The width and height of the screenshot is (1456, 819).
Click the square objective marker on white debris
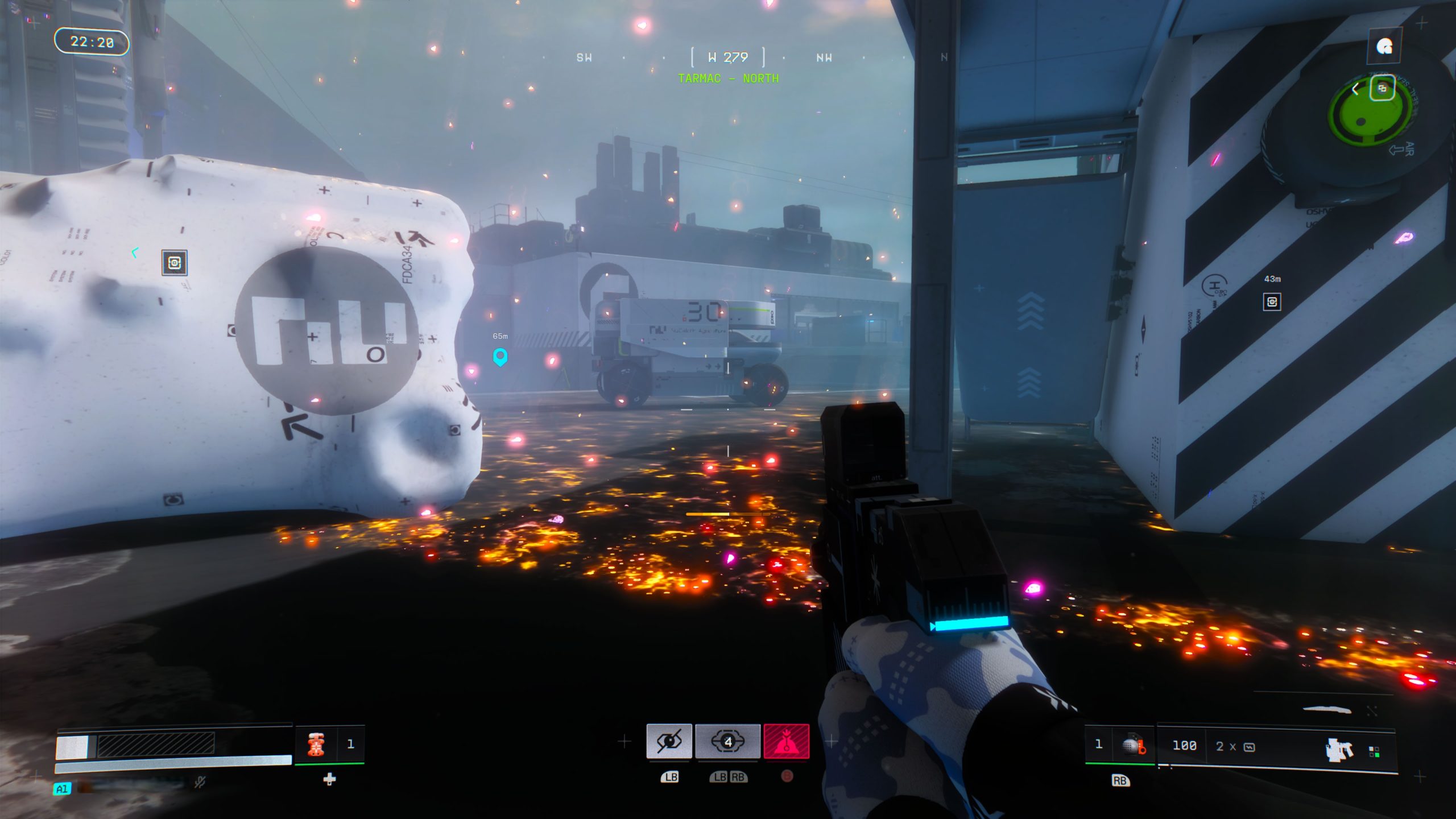click(174, 263)
